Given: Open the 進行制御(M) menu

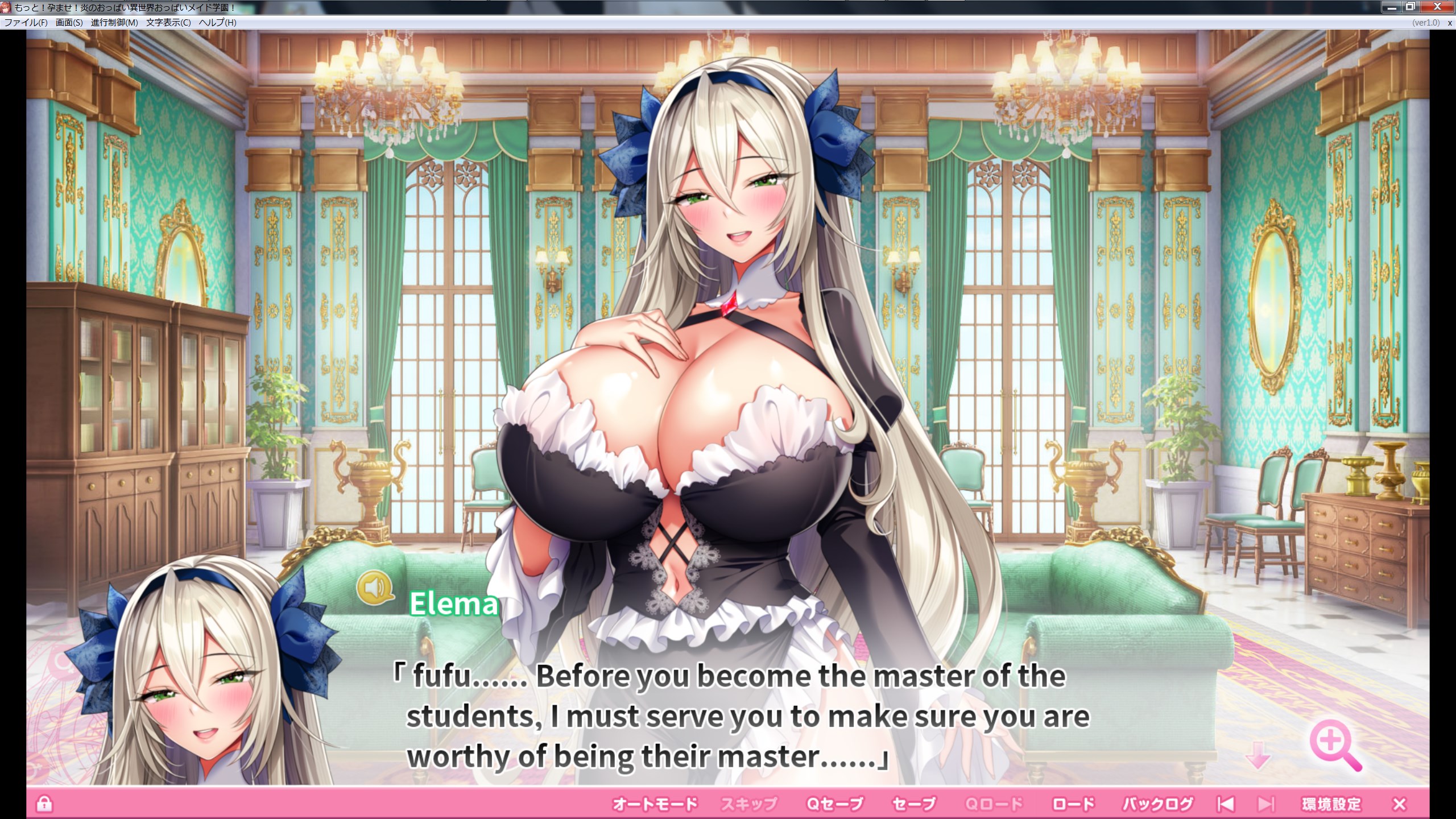Looking at the screenshot, I should click(114, 23).
